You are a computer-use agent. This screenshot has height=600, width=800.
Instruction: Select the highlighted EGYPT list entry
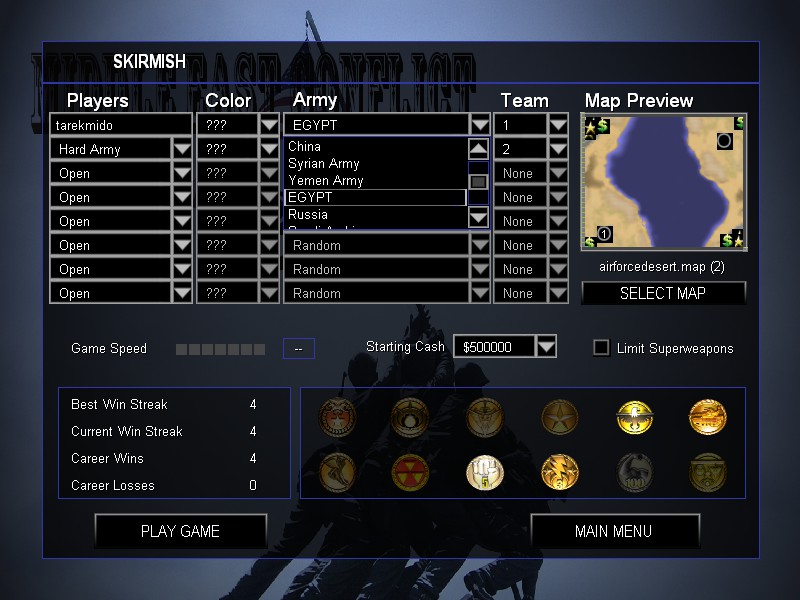[376, 197]
